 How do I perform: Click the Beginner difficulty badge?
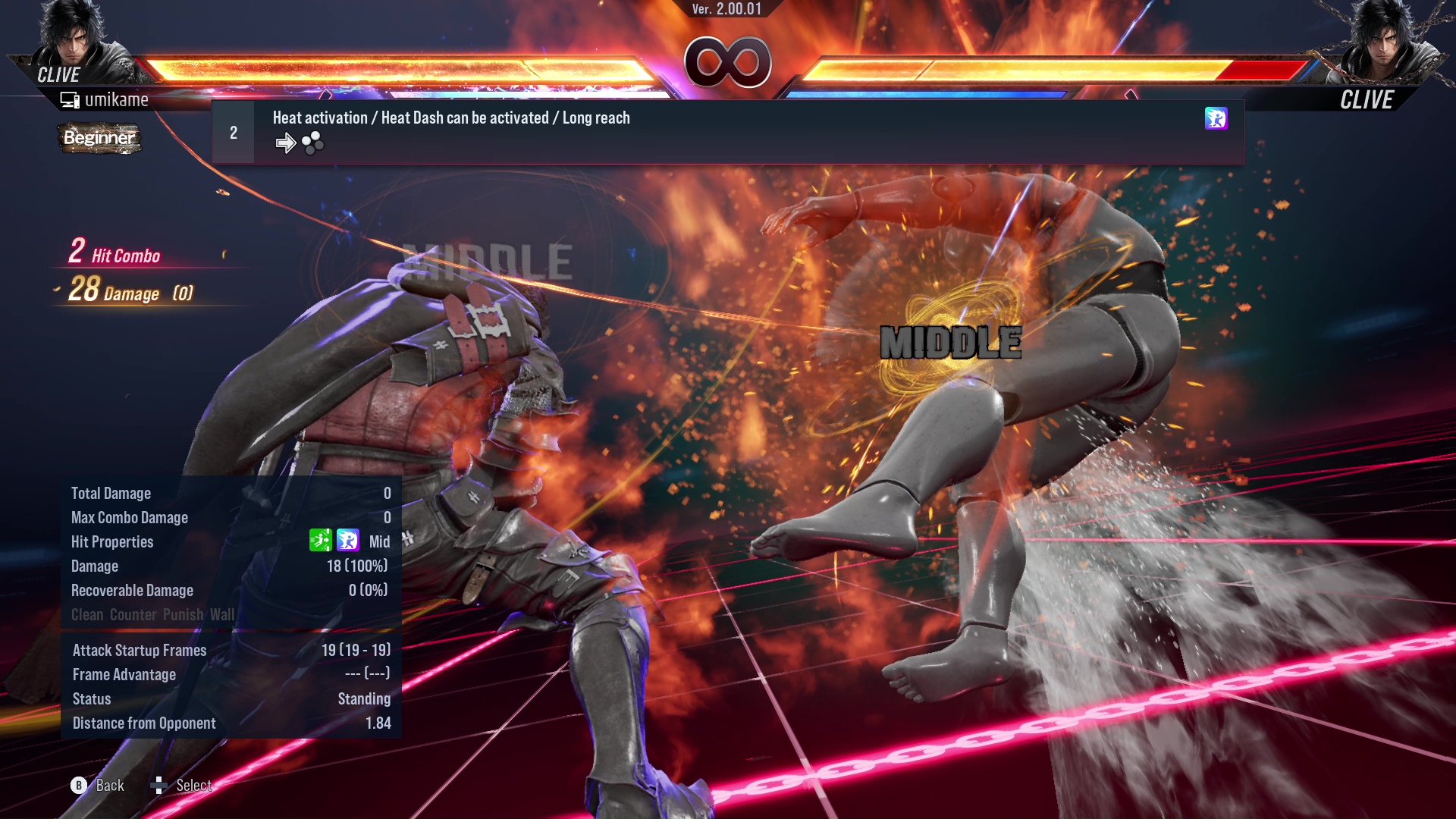[x=99, y=138]
